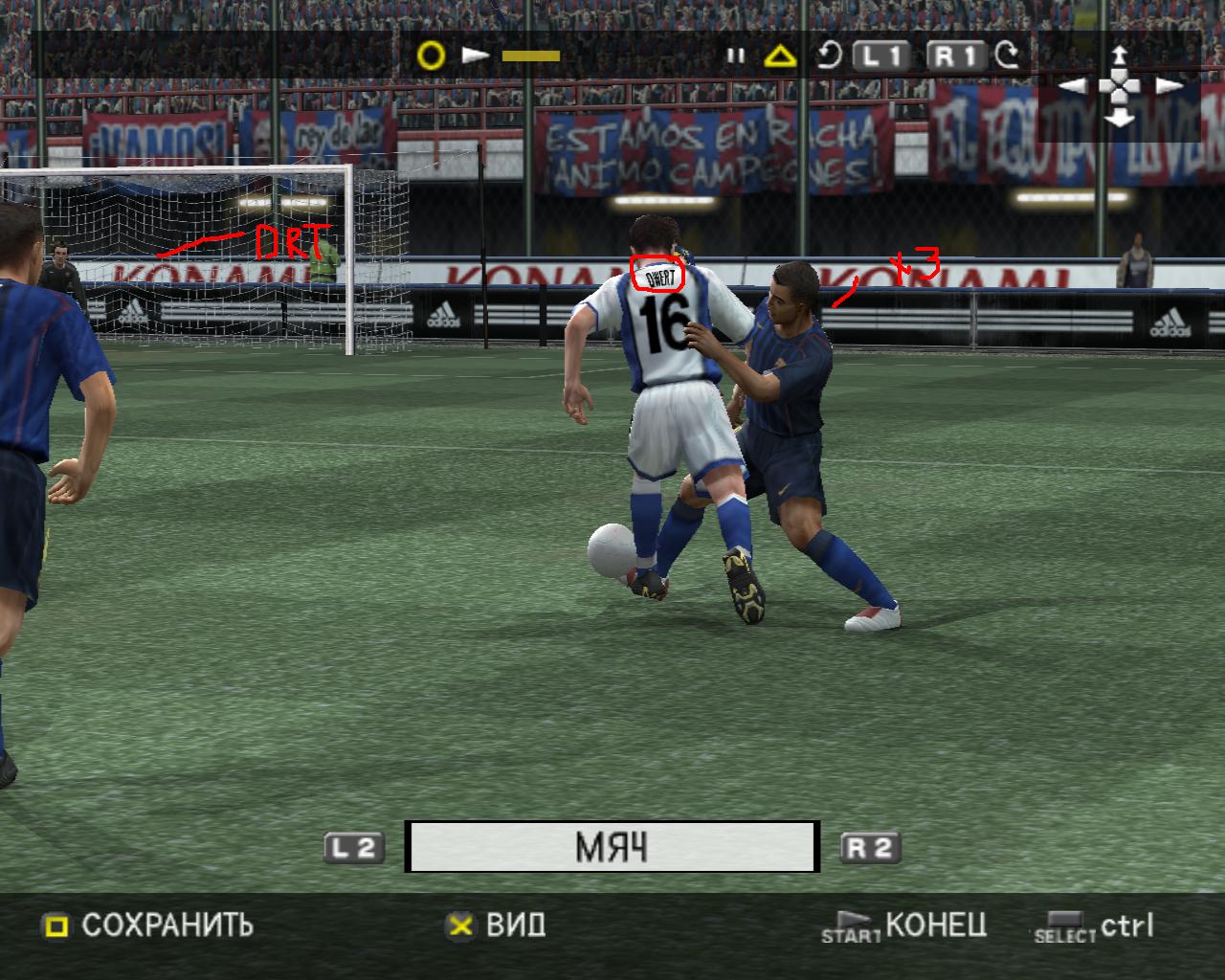Click the clockwise camera rotate arrow
1225x980 pixels.
point(1007,56)
